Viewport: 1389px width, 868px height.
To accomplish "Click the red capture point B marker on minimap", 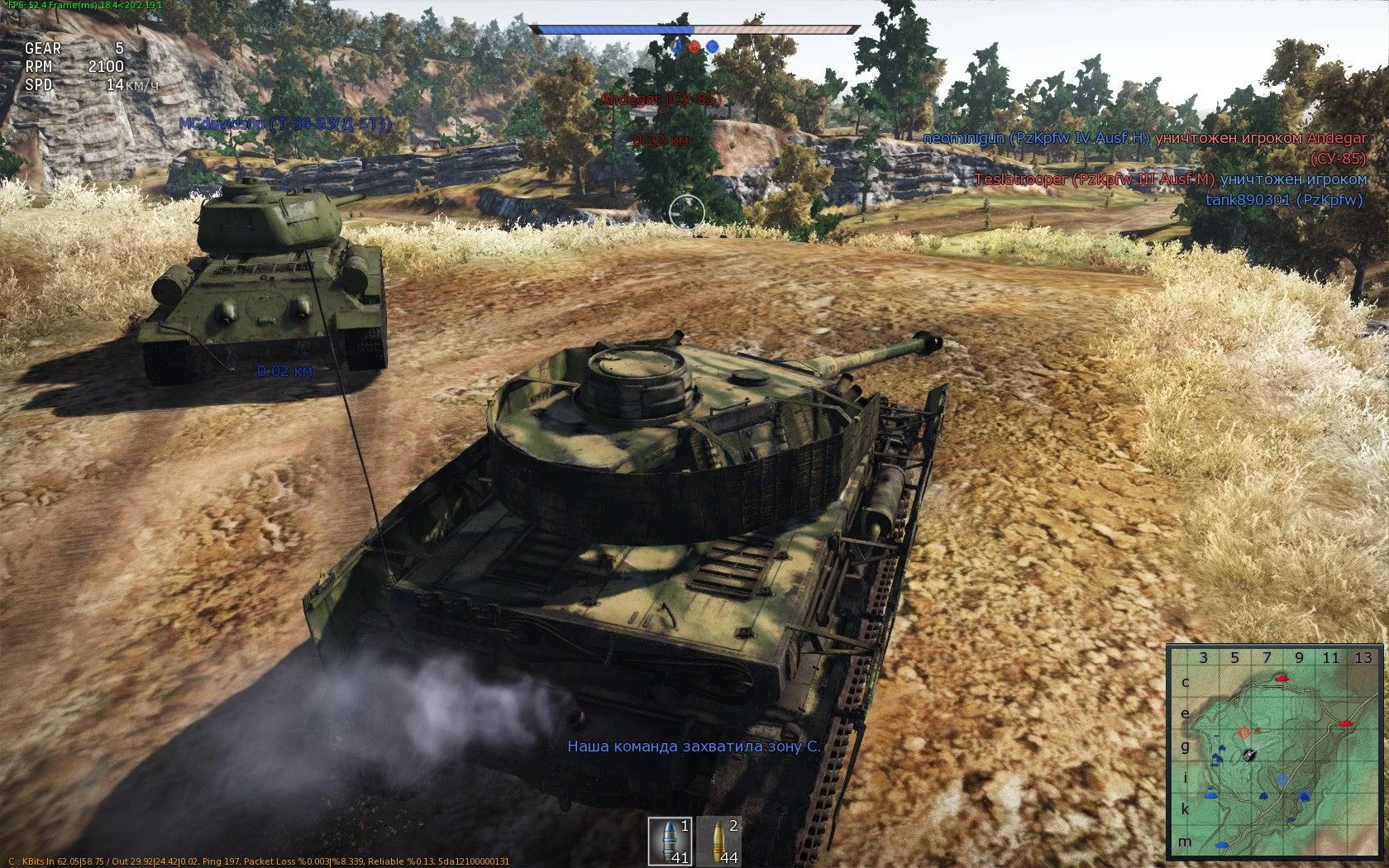I will pos(1244,732).
